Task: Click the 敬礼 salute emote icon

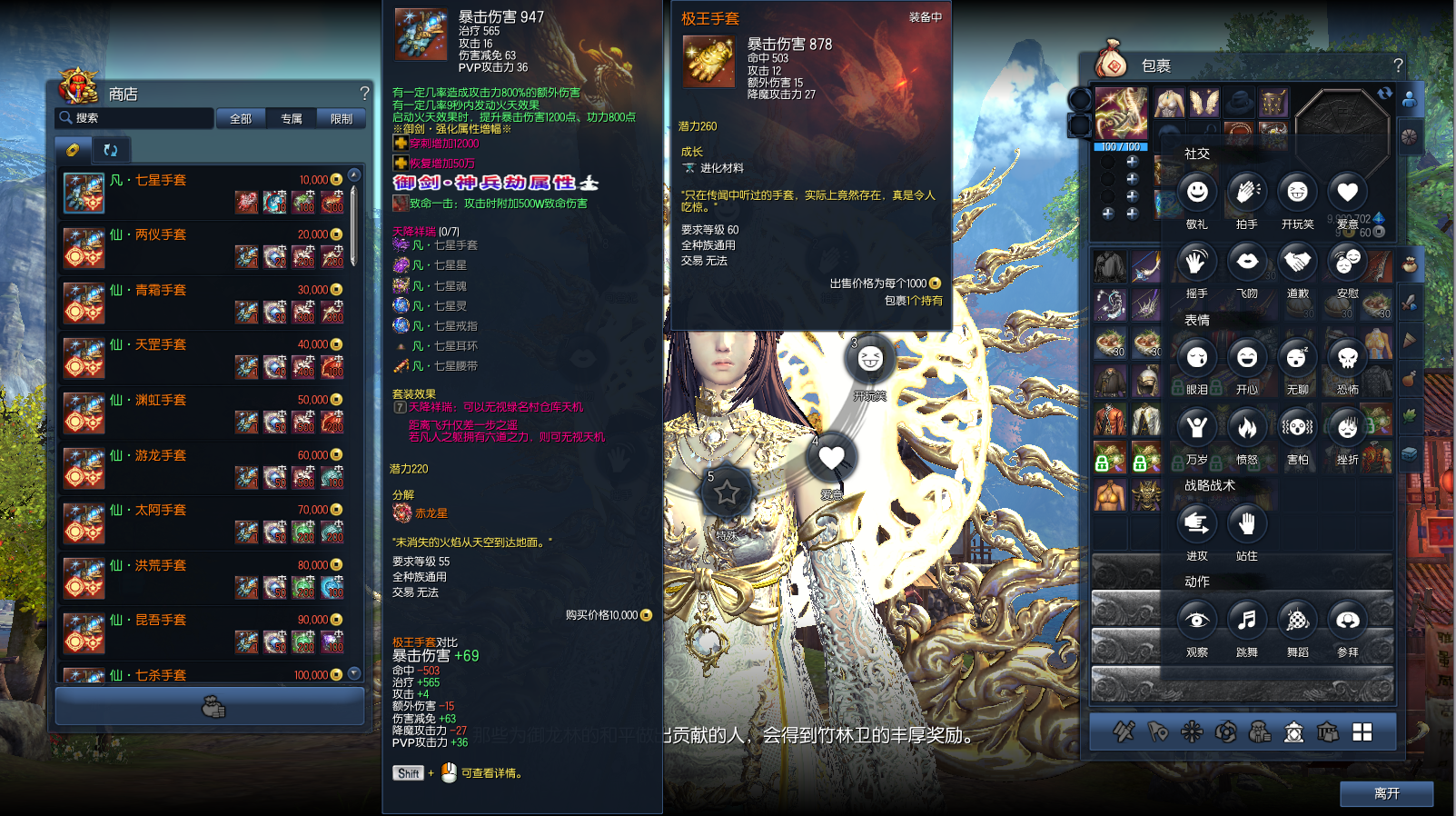Action: [x=1195, y=192]
